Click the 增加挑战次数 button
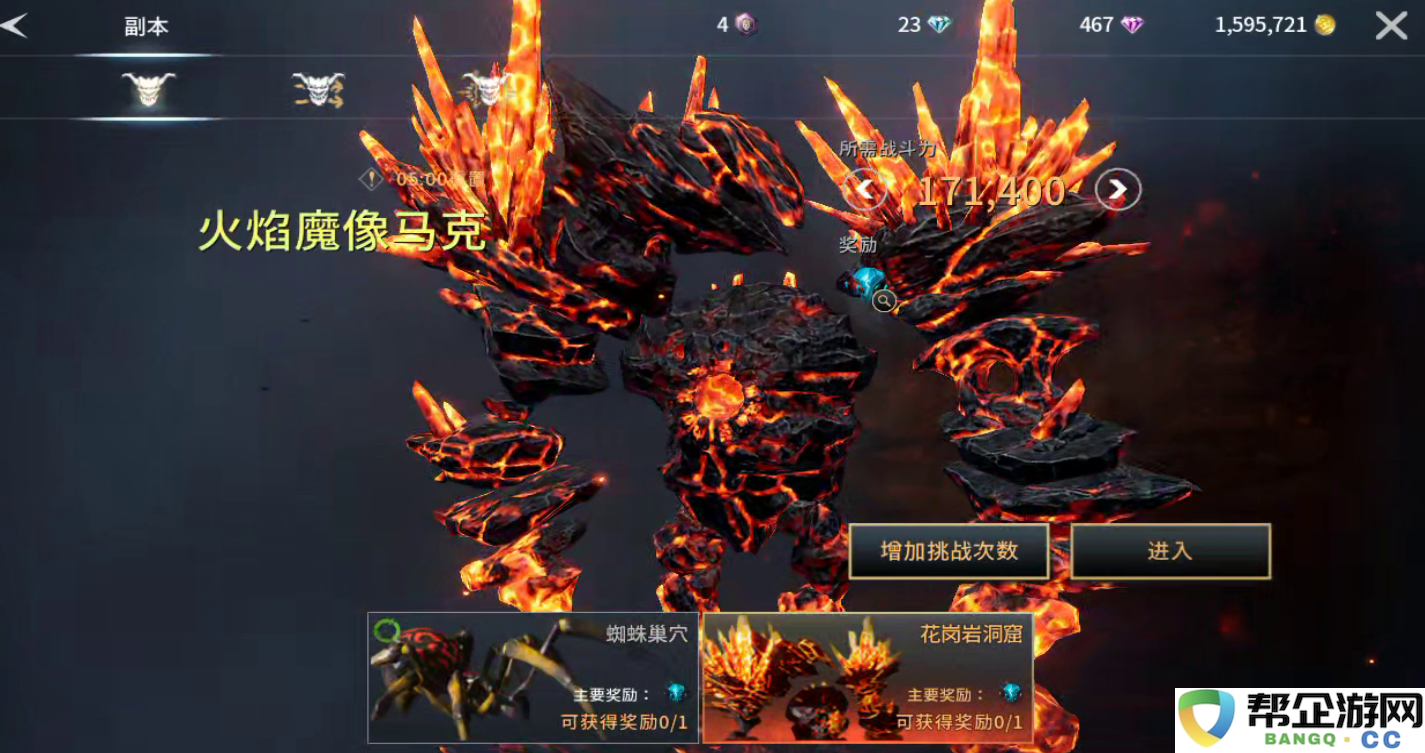Viewport: 1425px width, 753px height. pos(948,551)
